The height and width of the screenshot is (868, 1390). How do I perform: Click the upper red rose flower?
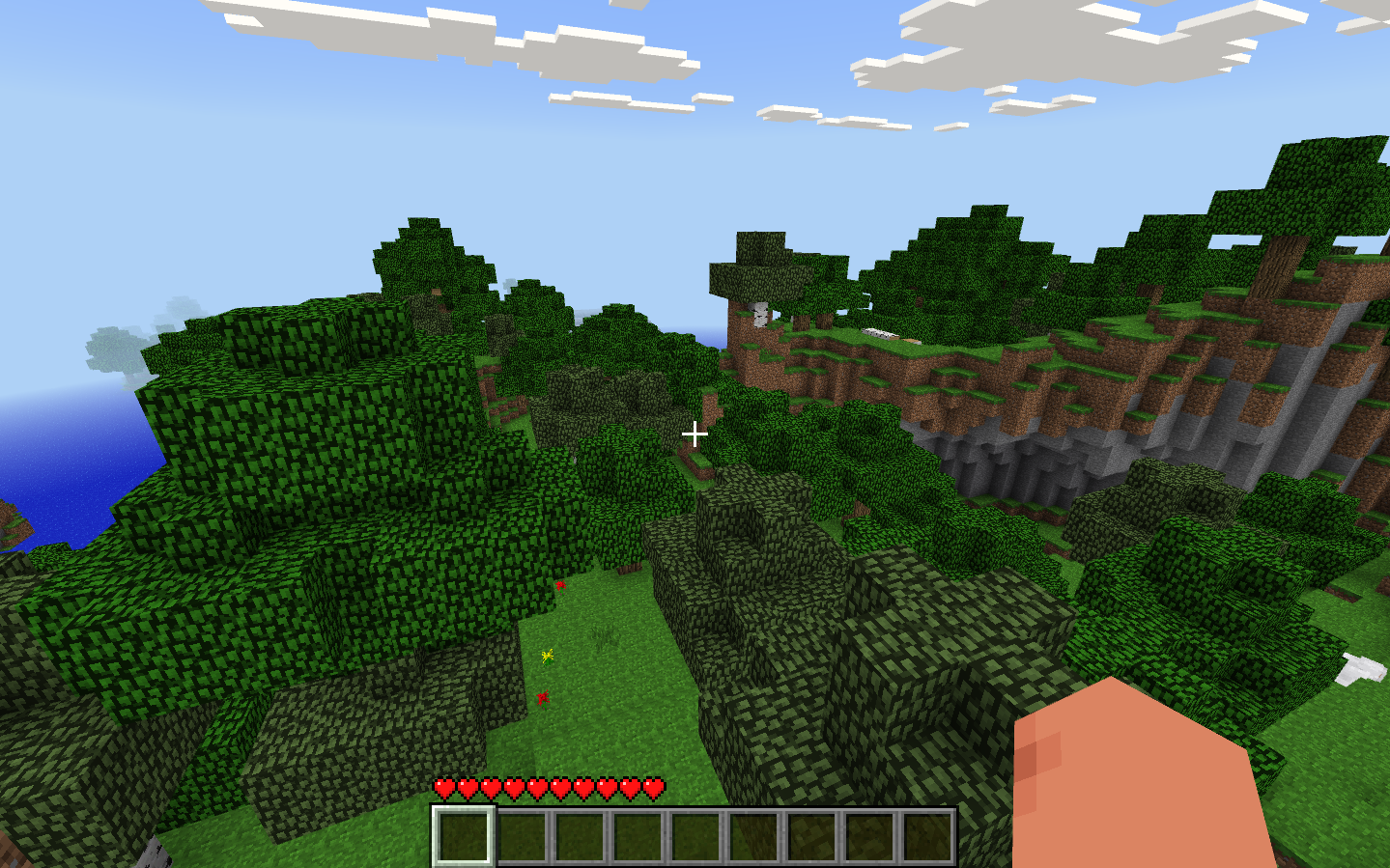[561, 585]
